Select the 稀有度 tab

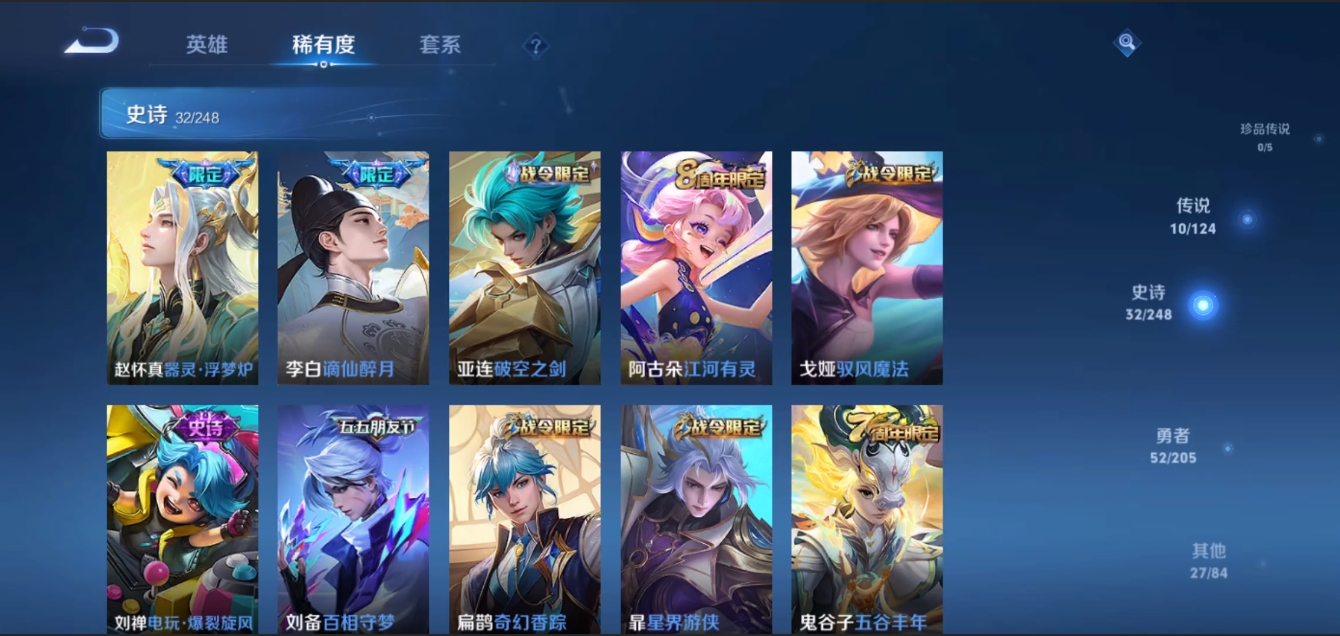coord(323,45)
